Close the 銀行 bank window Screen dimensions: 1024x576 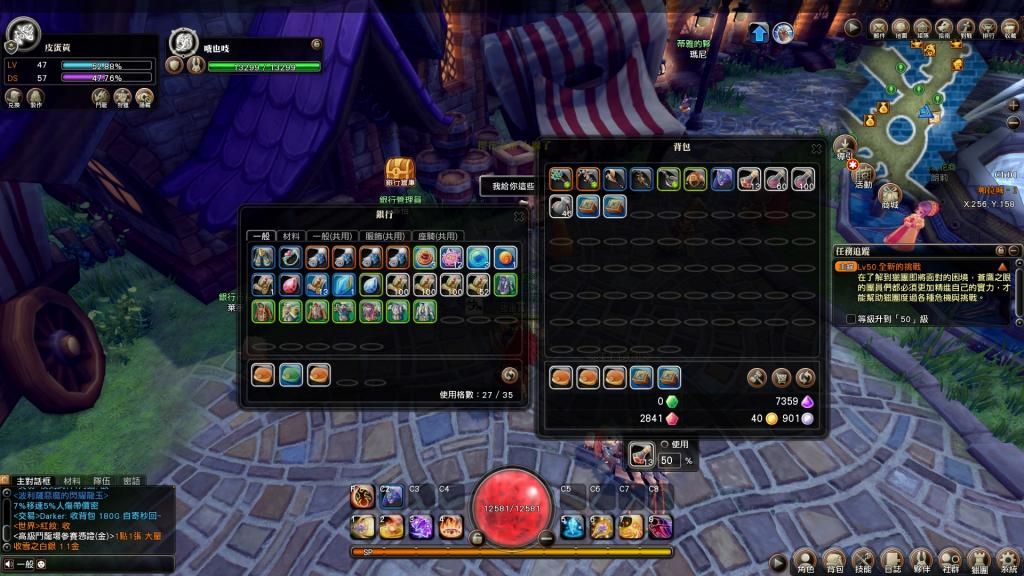click(x=519, y=216)
